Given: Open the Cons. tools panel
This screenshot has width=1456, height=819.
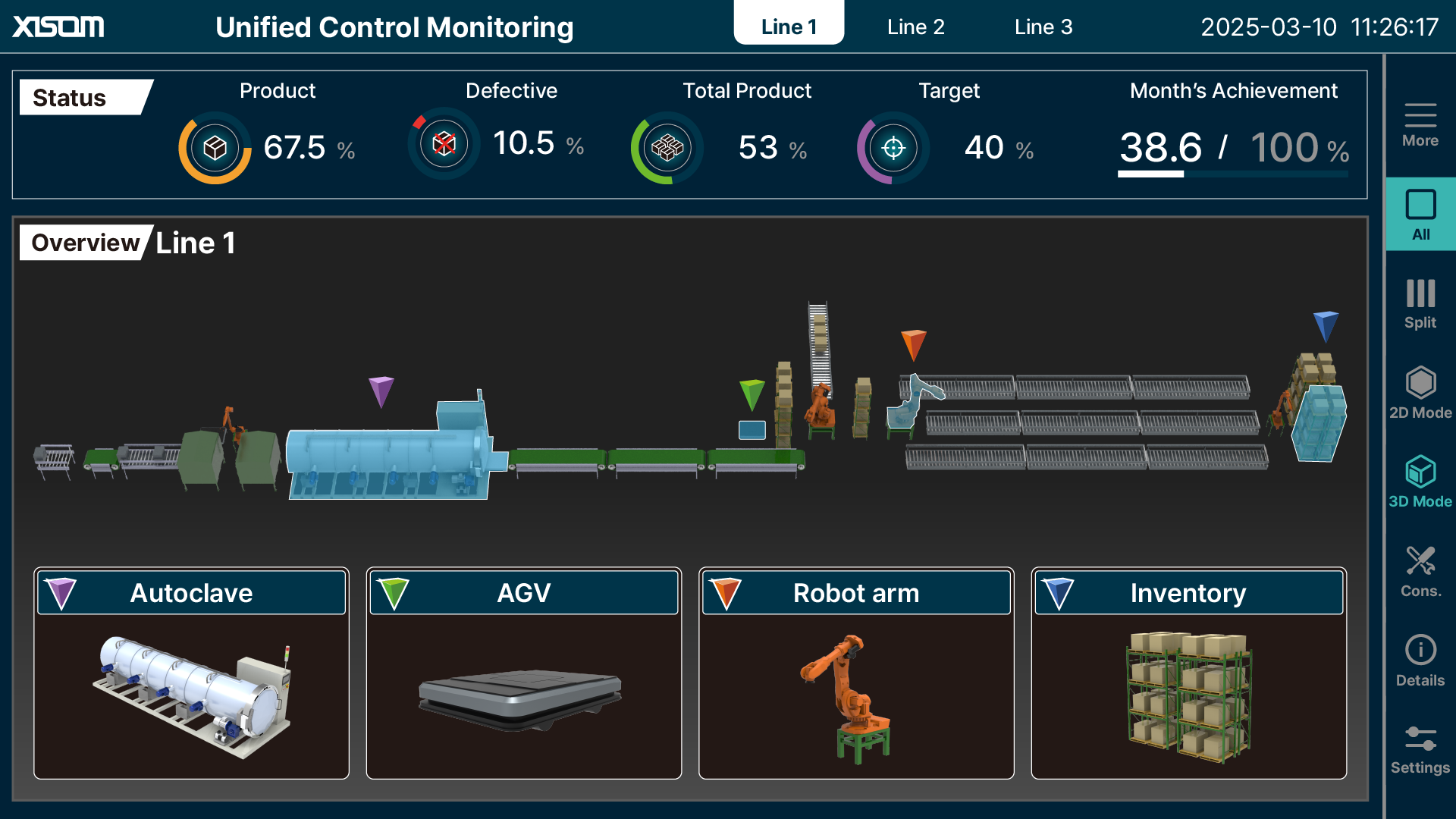Looking at the screenshot, I should pos(1419,566).
